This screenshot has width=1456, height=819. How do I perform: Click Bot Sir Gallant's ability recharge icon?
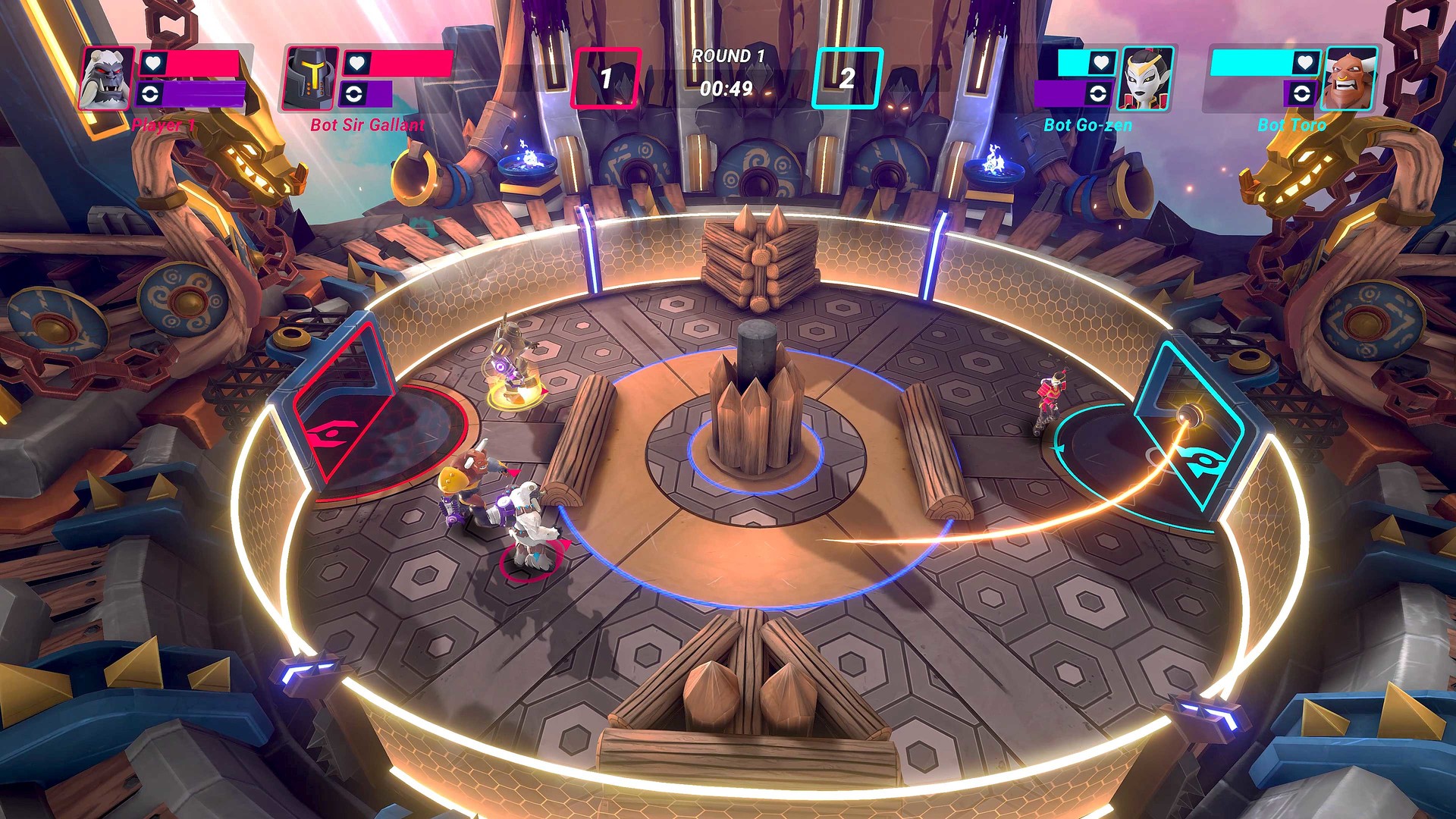click(354, 95)
